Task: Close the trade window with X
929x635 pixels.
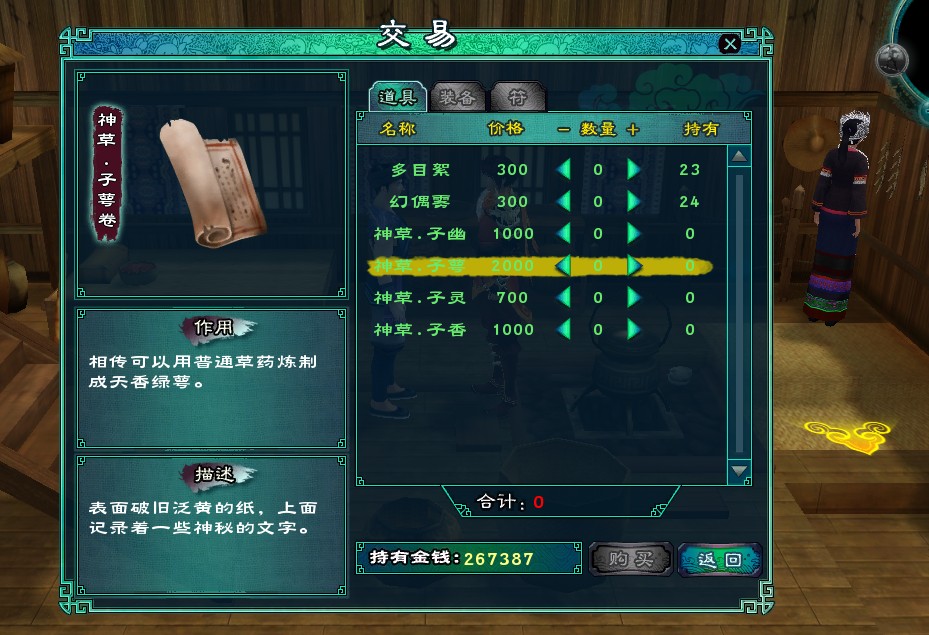Action: (x=730, y=44)
